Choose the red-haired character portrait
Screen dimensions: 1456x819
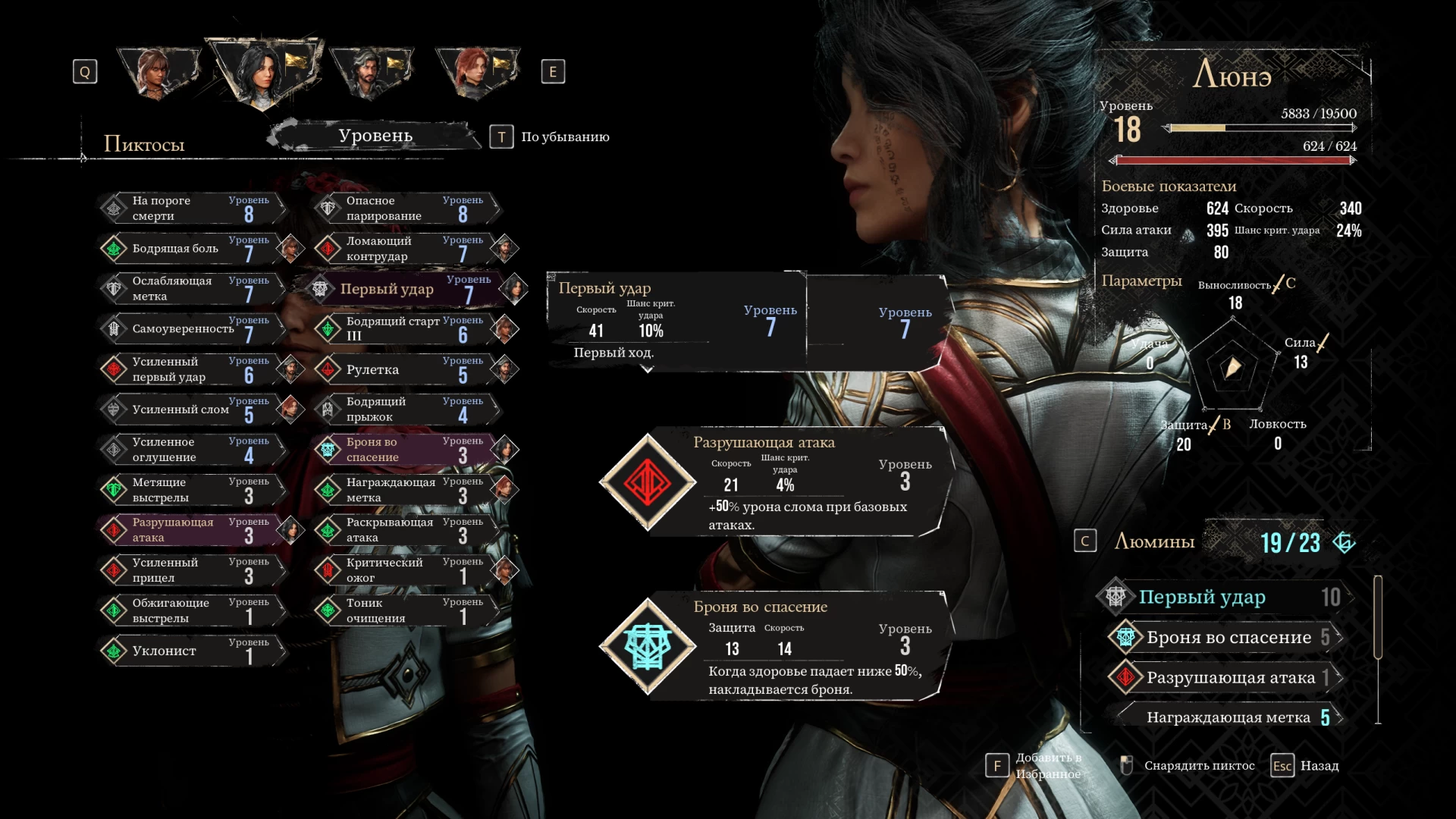[476, 73]
